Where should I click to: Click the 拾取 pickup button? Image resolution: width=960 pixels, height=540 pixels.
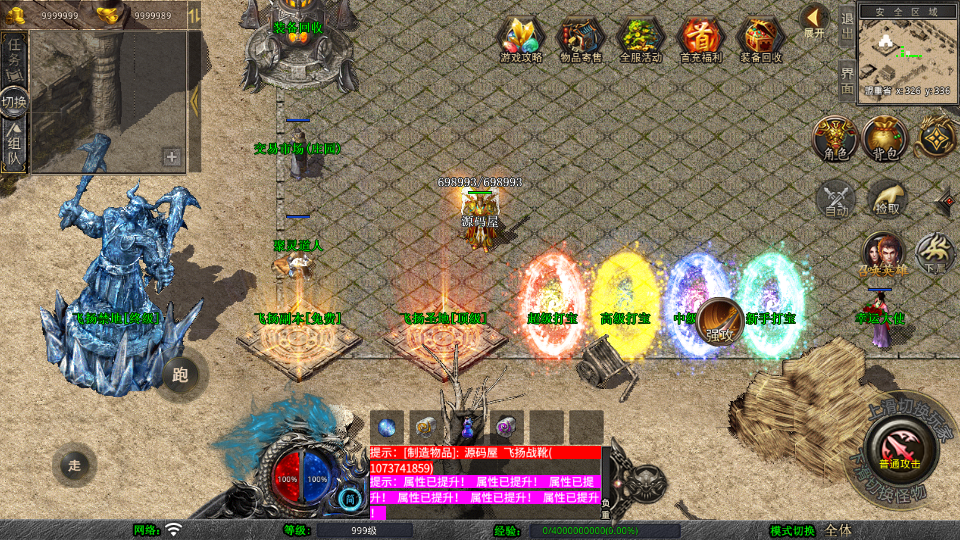887,199
